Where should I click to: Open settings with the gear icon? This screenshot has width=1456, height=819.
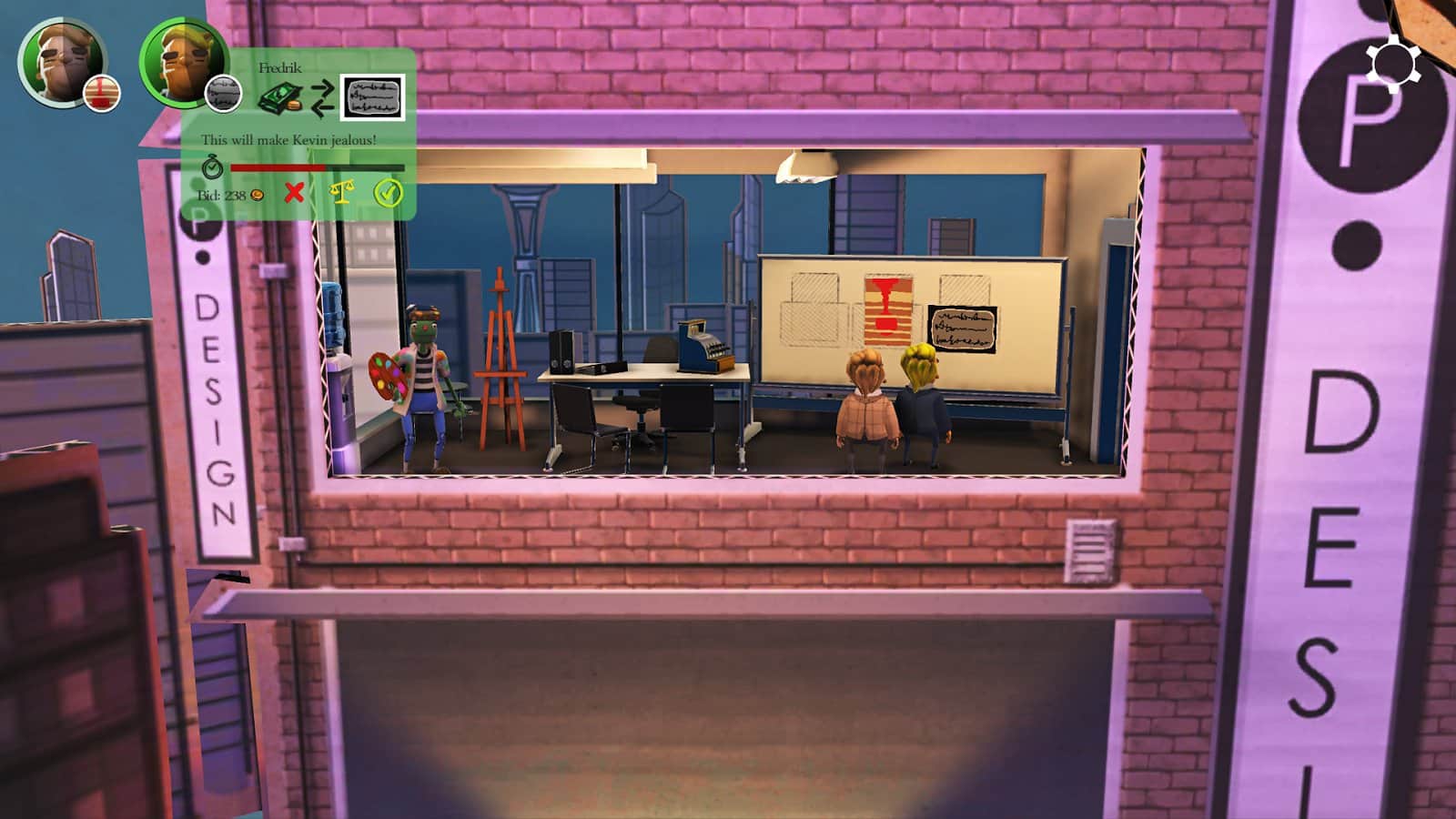point(1392,64)
